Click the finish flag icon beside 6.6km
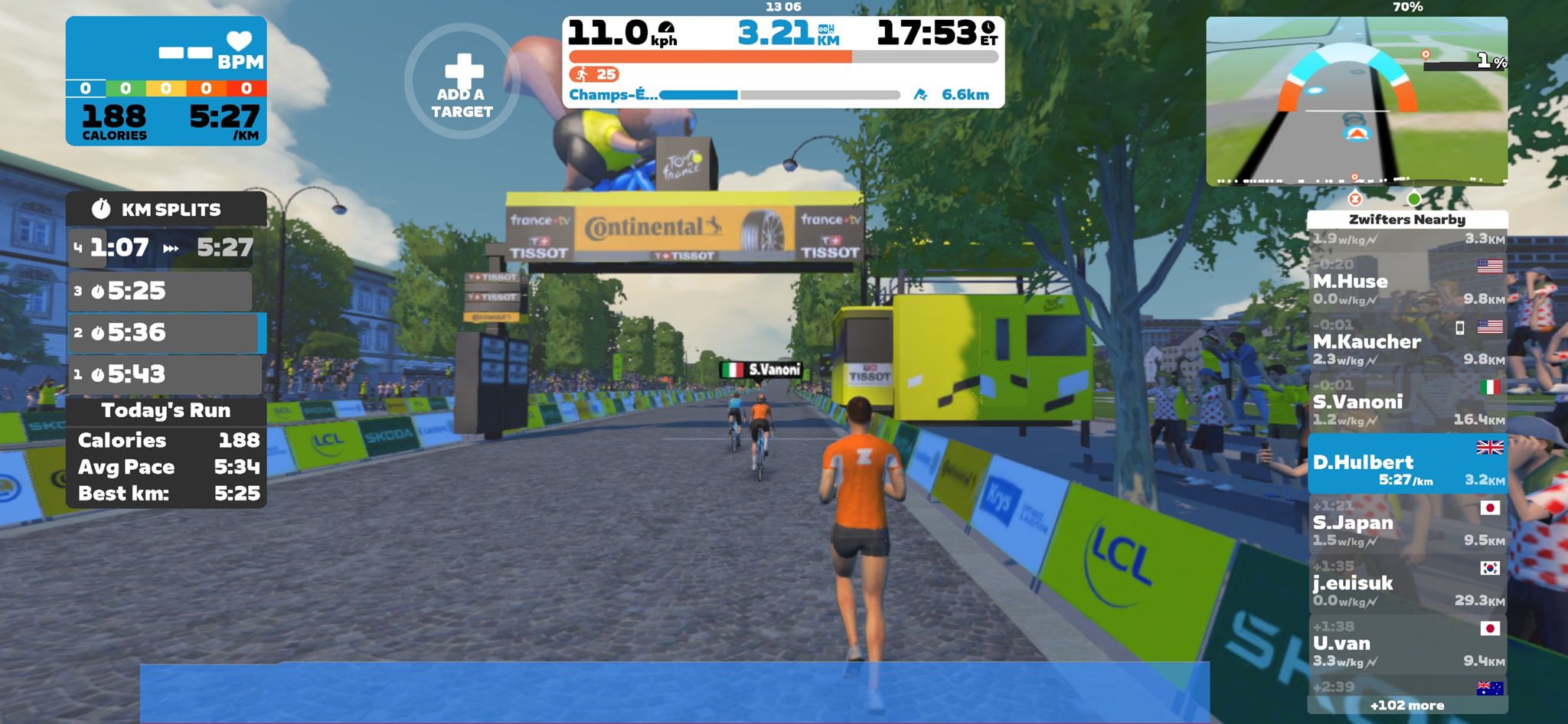Image resolution: width=1568 pixels, height=724 pixels. click(x=920, y=94)
